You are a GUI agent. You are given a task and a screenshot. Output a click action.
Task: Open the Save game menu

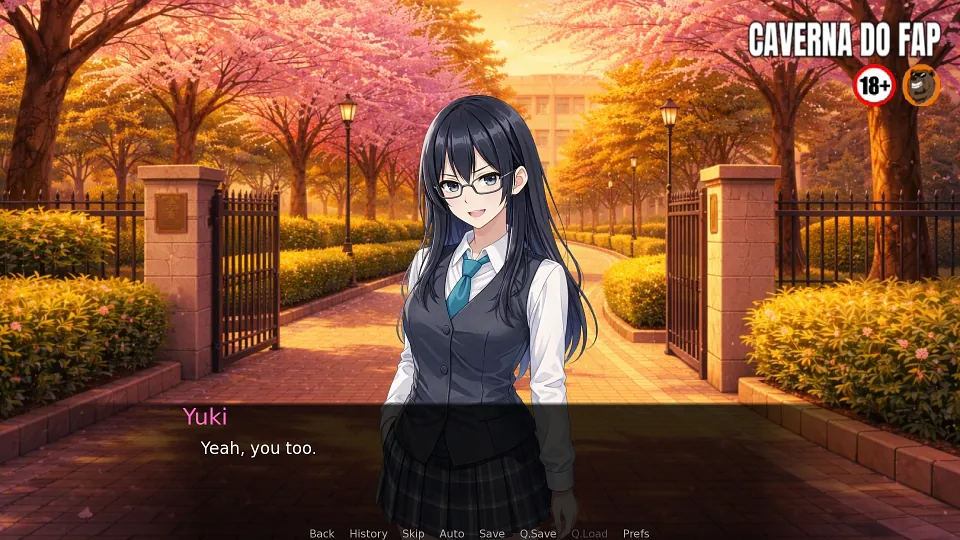tap(492, 533)
